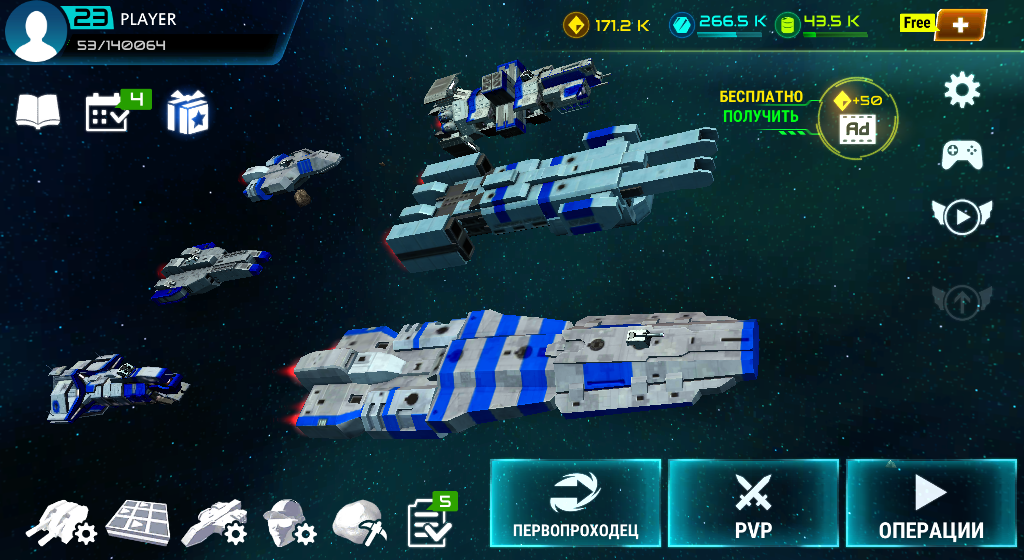Open the book journal icon
1024x560 pixels.
38,112
